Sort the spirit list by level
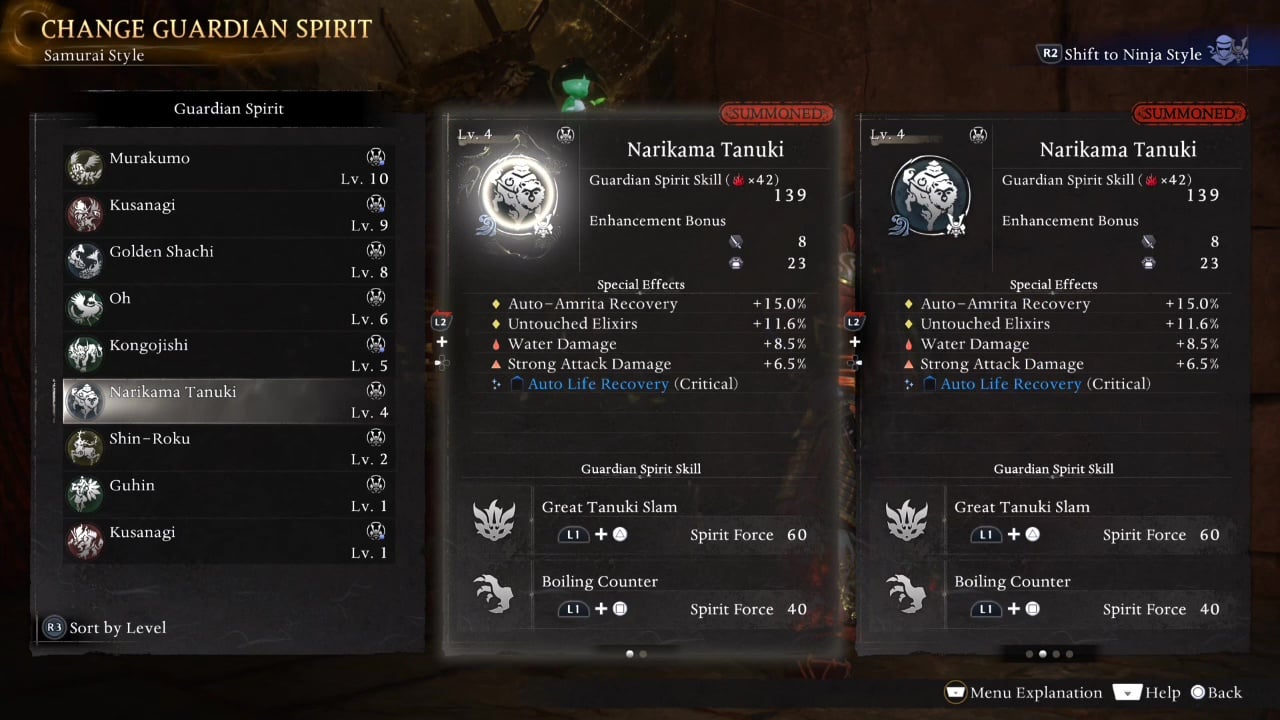Image resolution: width=1280 pixels, height=720 pixels. [x=106, y=628]
